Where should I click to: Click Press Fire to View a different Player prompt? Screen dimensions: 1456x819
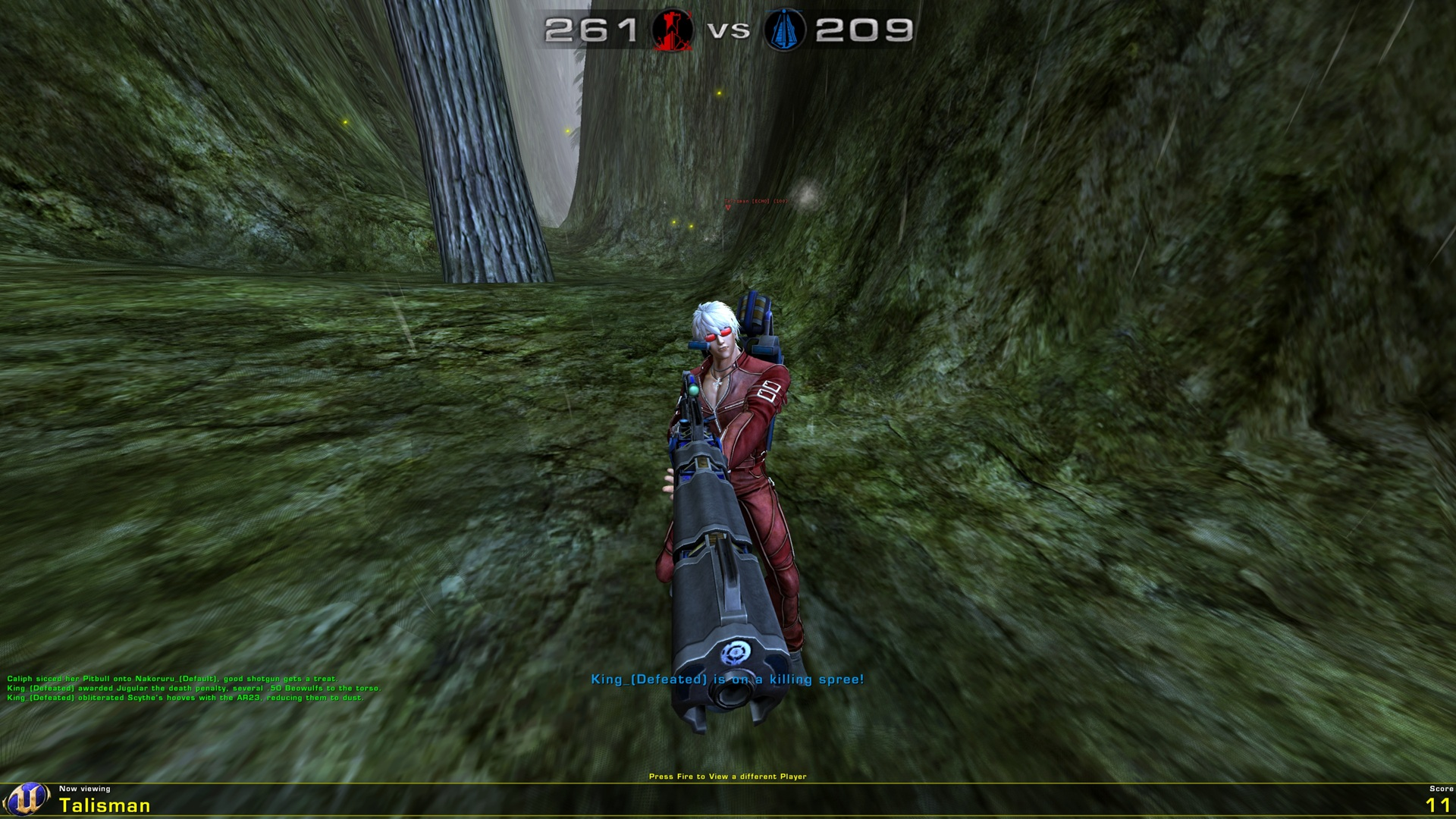(728, 776)
